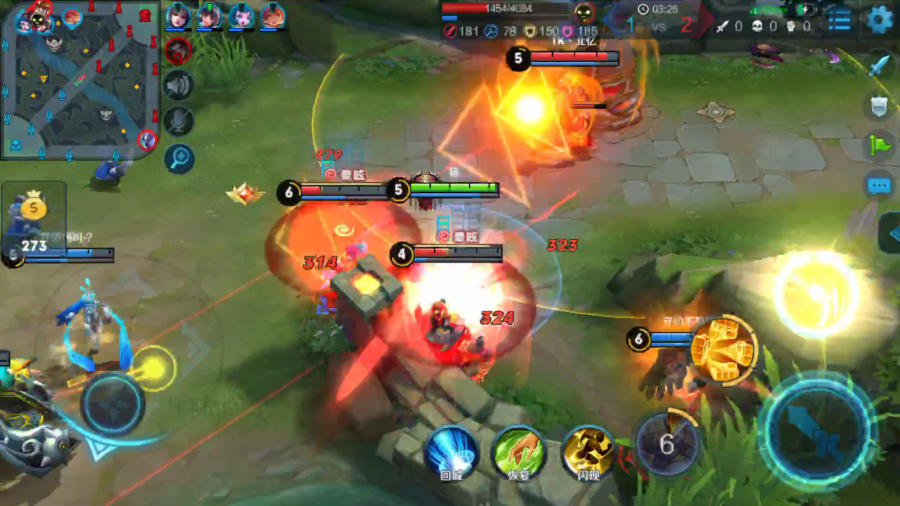
Task: Click the magnifying glass button
Action: click(179, 158)
